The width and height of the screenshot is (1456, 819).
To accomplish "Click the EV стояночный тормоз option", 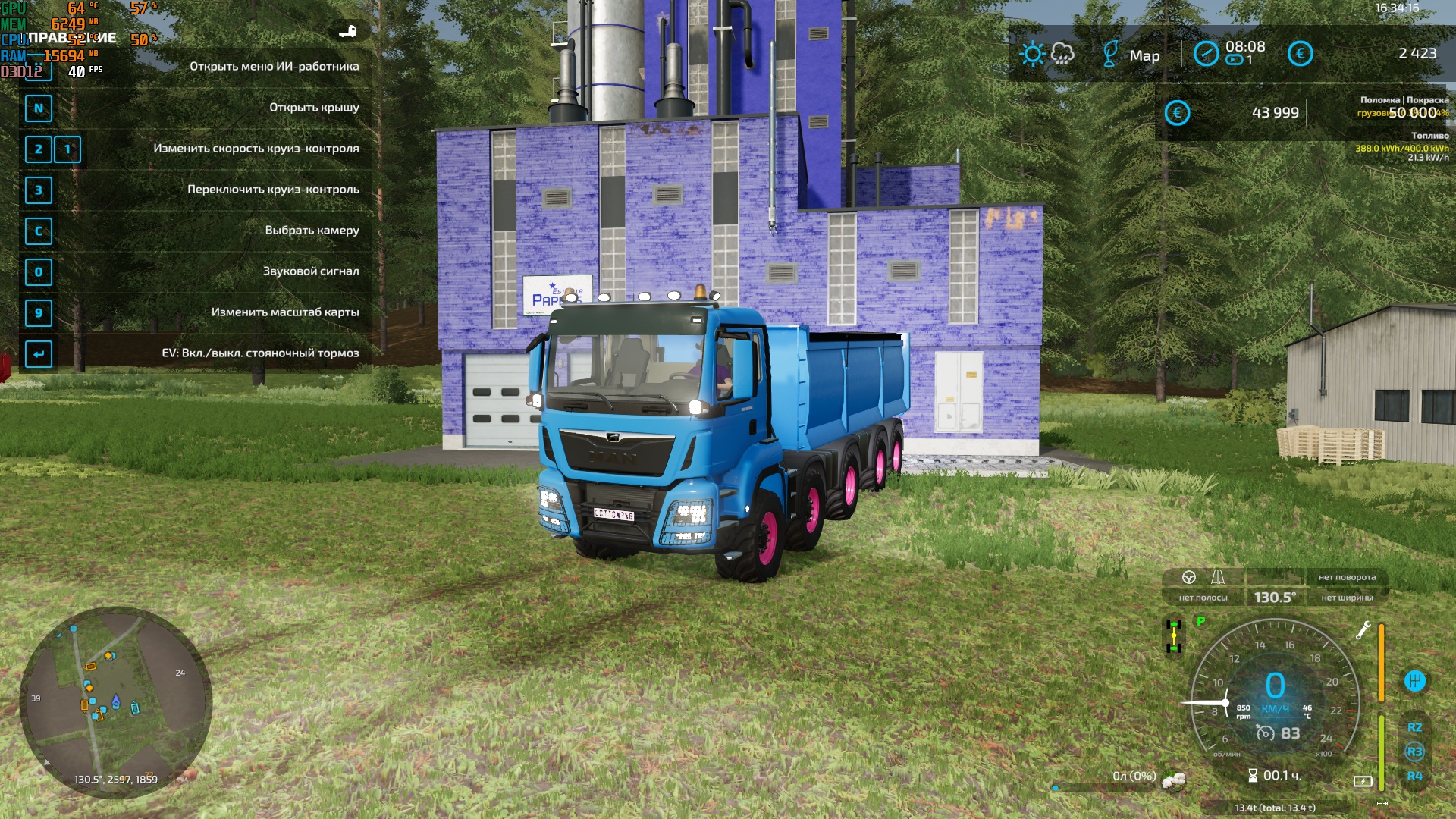I will point(260,353).
